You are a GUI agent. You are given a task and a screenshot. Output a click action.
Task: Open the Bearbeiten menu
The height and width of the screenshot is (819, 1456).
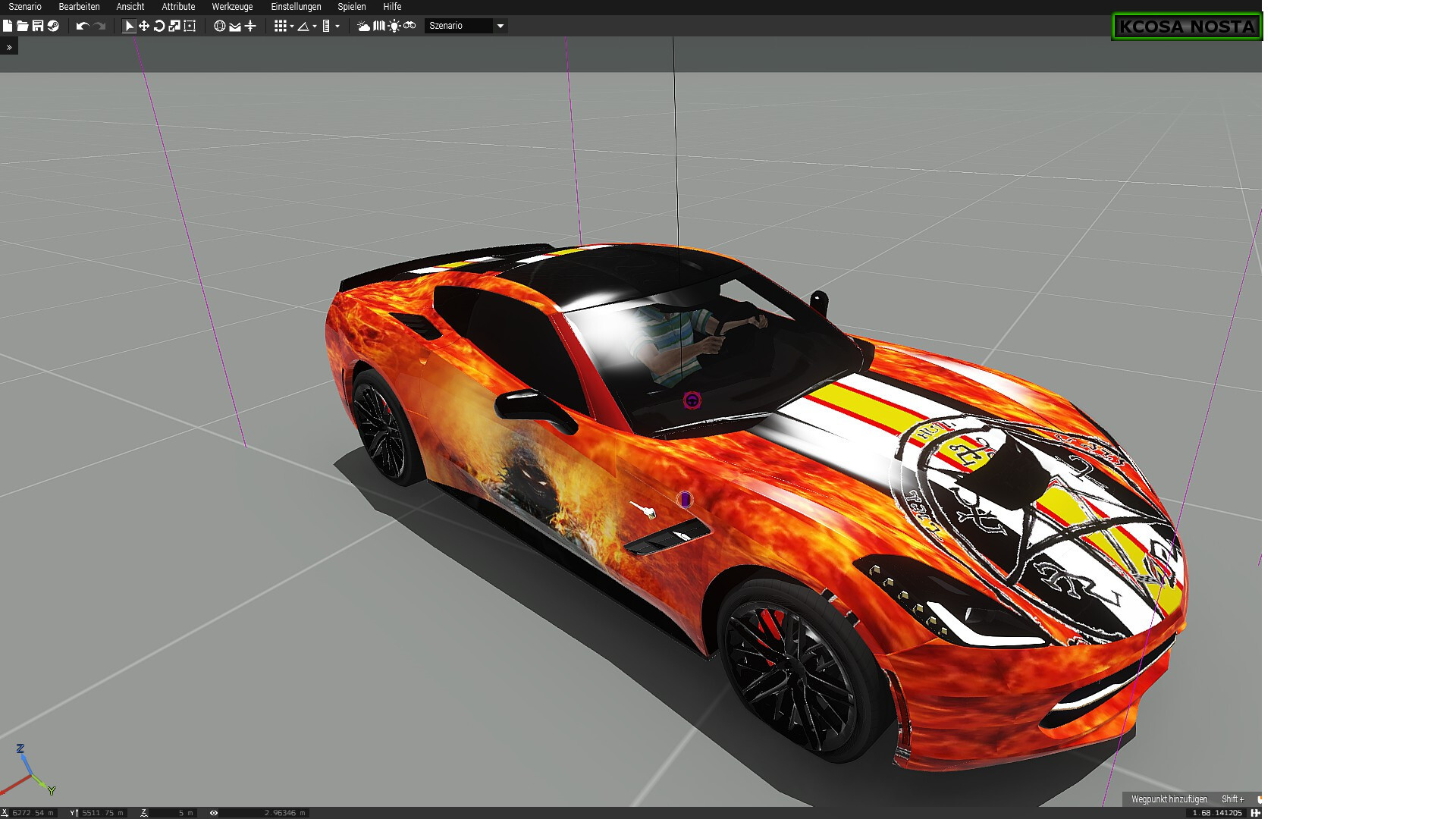(x=79, y=7)
